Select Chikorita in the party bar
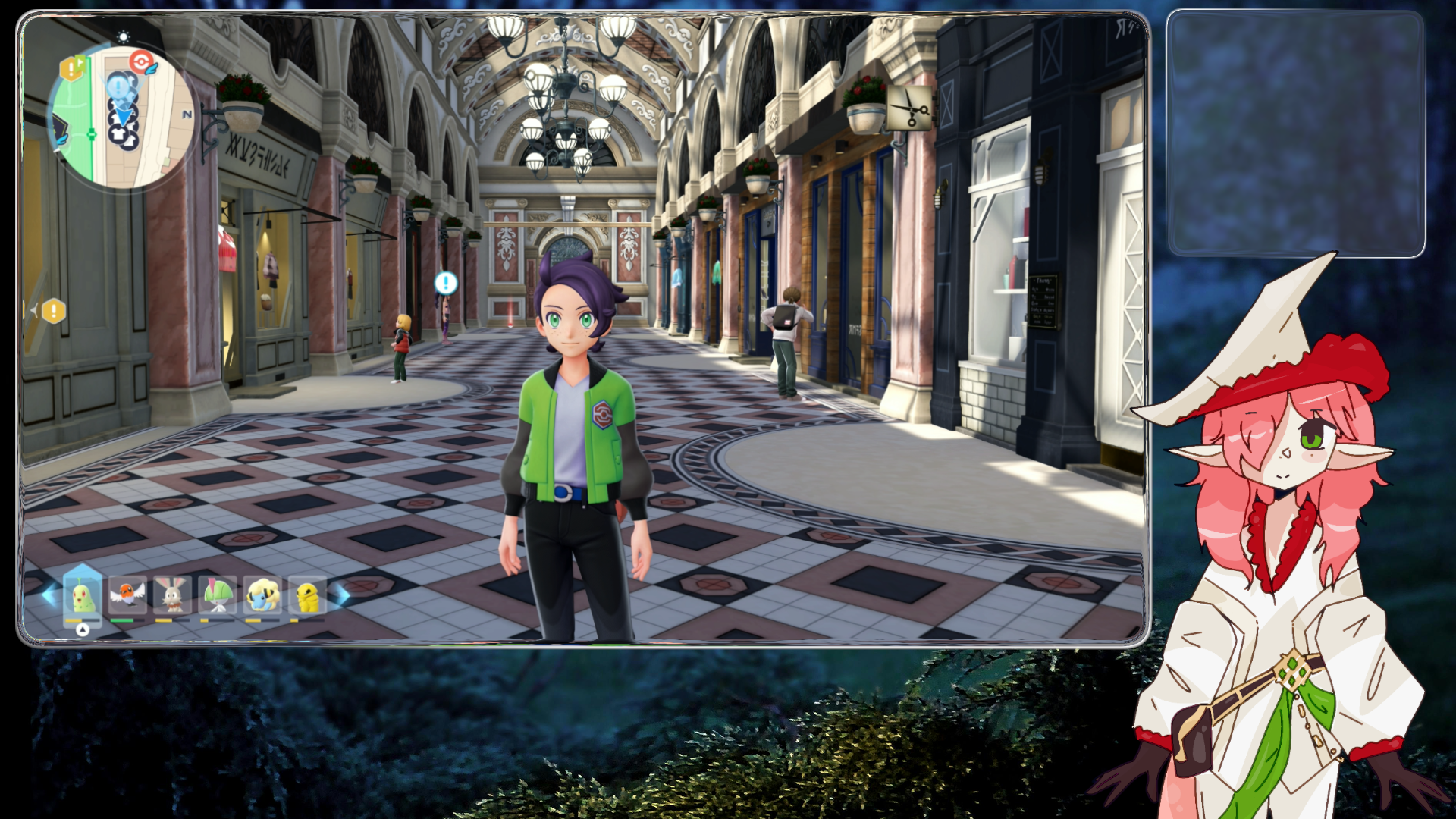This screenshot has width=1456, height=819. click(82, 595)
